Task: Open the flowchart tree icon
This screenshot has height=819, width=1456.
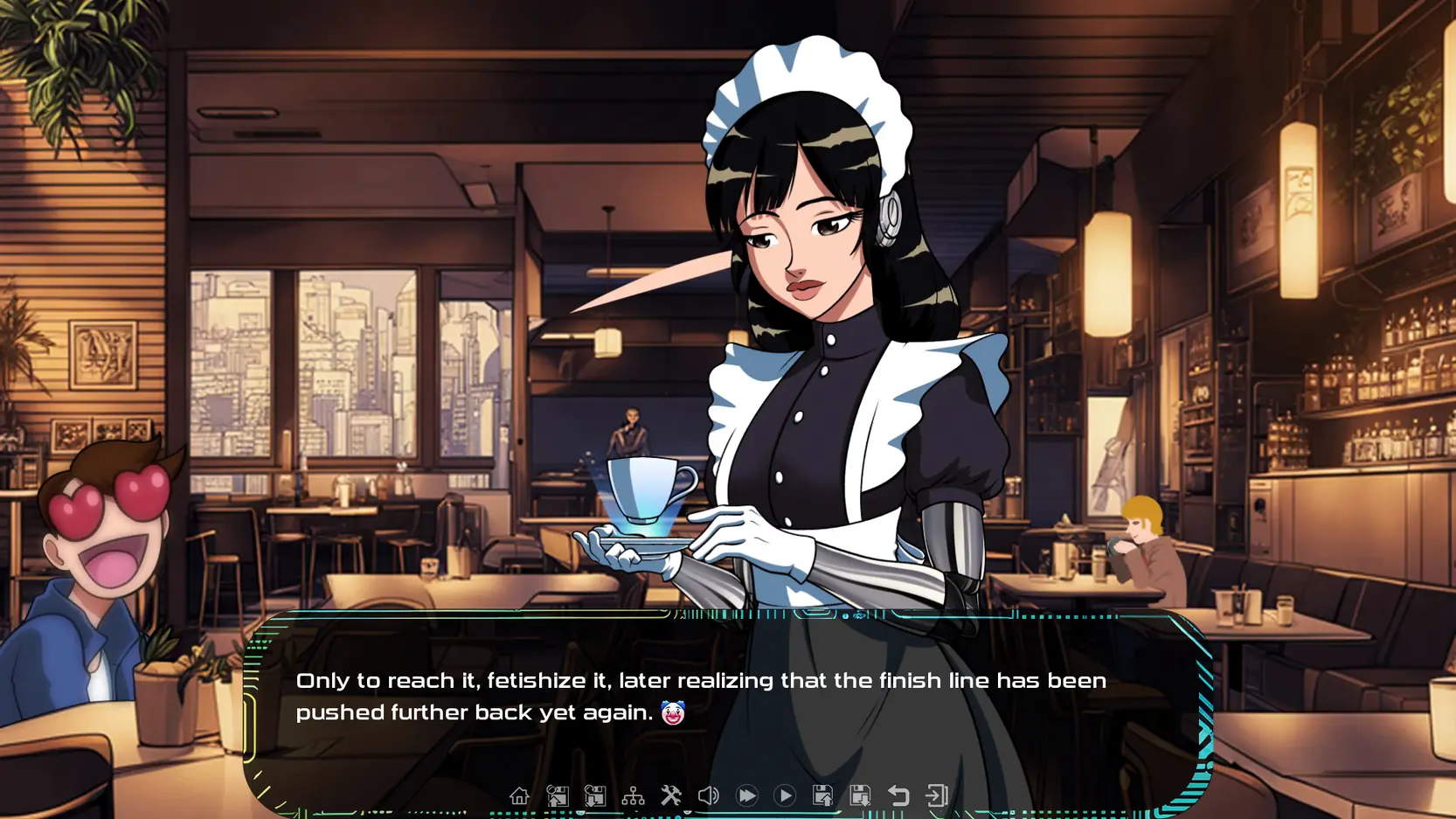Action: (x=633, y=795)
